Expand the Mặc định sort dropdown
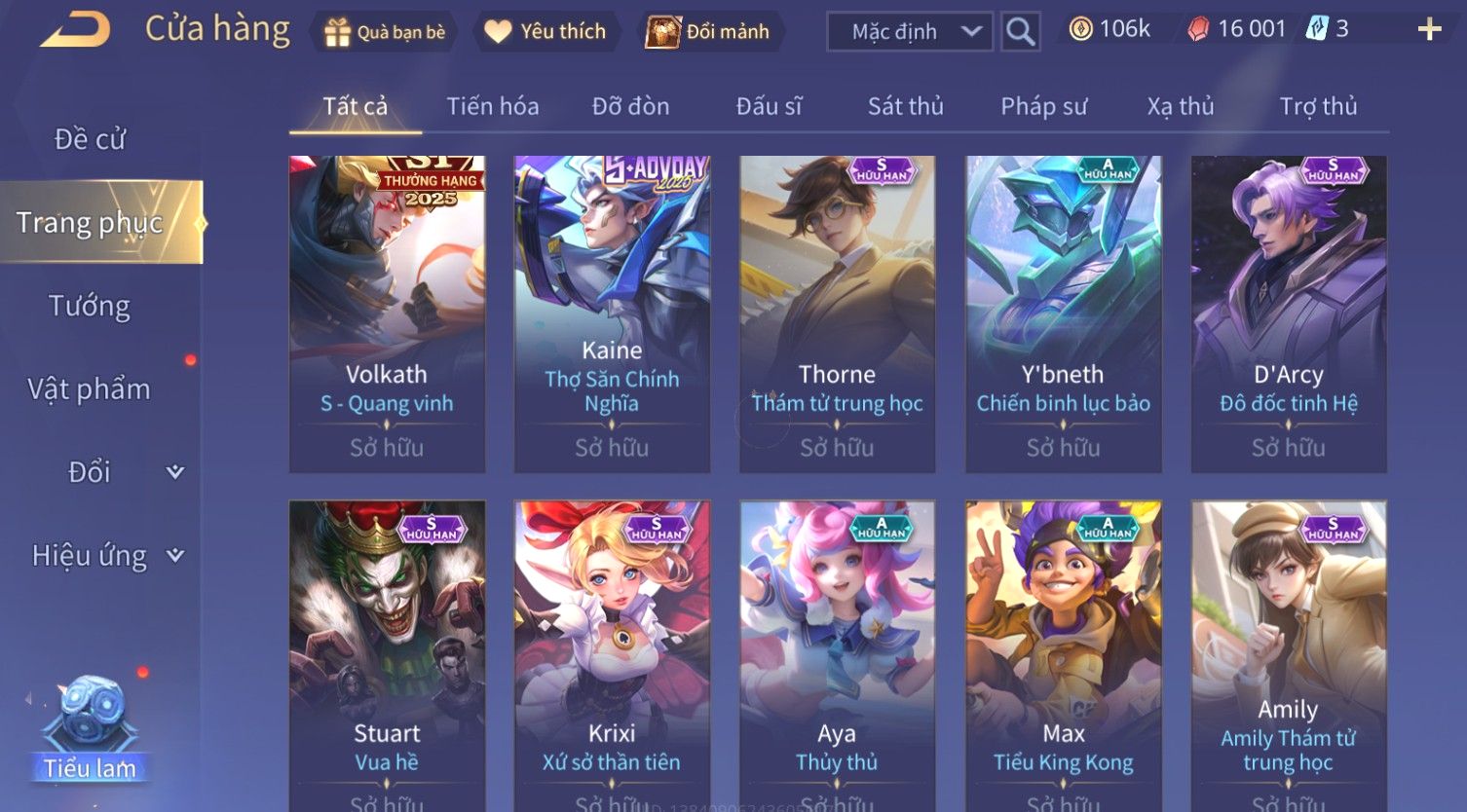 (x=910, y=32)
